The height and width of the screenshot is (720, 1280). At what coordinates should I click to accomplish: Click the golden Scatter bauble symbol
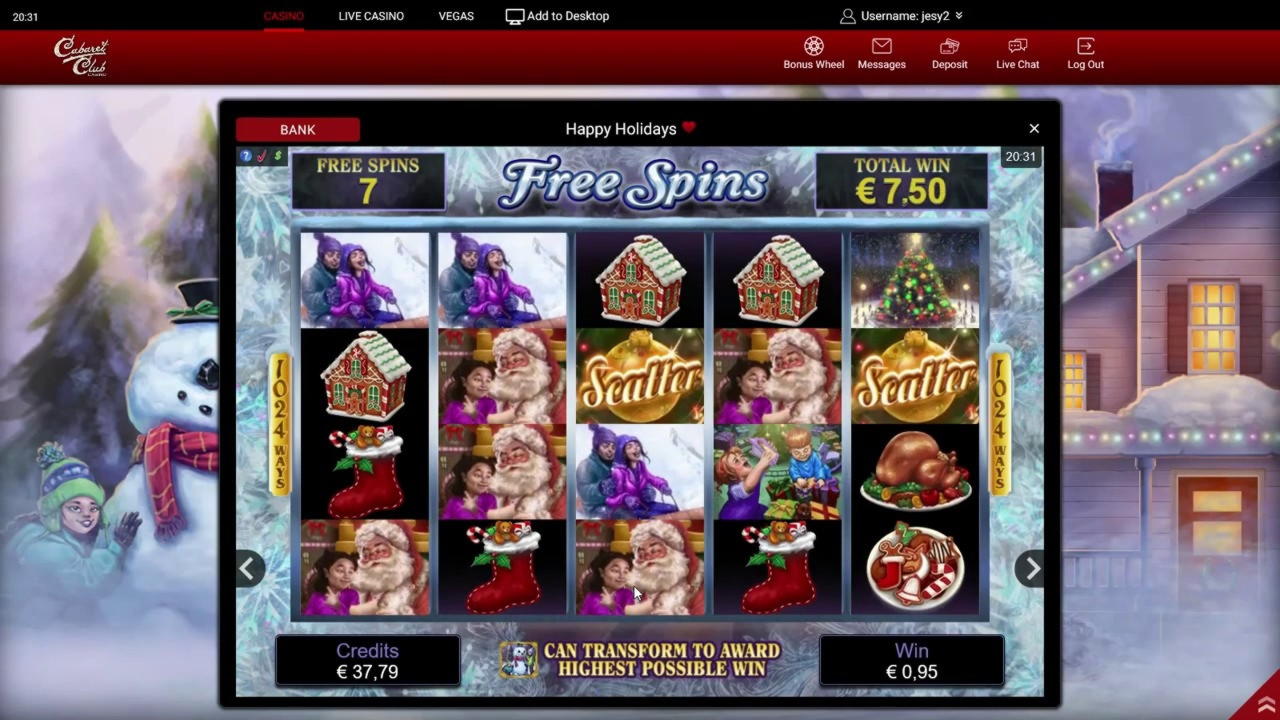[639, 375]
